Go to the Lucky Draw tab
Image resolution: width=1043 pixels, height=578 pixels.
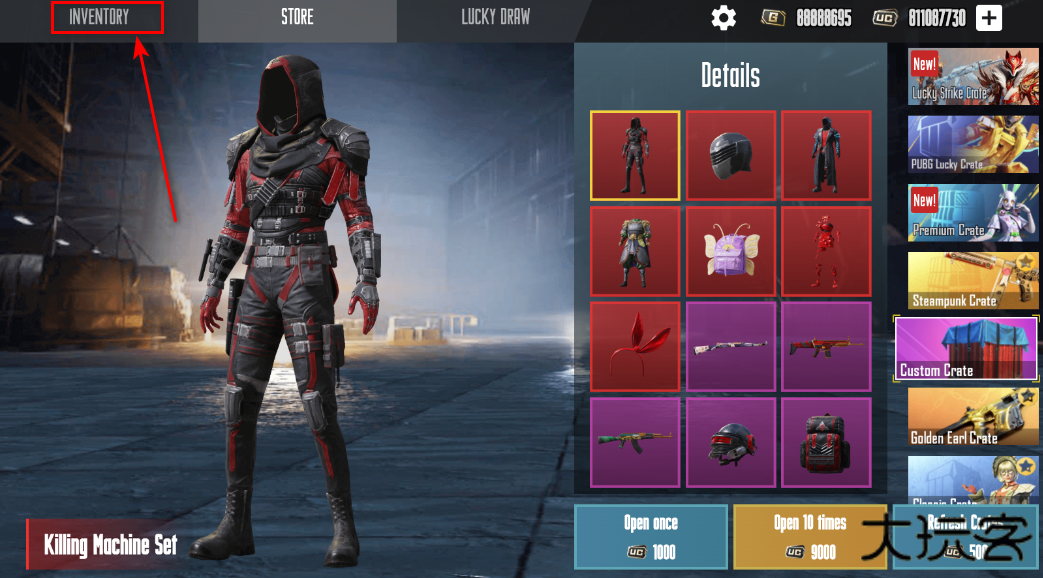495,17
